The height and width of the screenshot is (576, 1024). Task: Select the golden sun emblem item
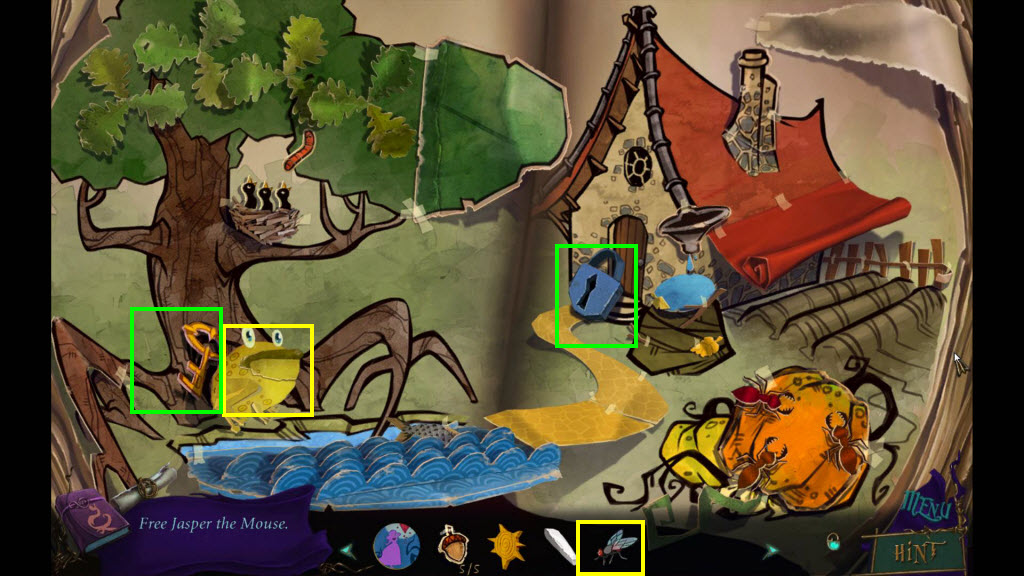point(505,547)
